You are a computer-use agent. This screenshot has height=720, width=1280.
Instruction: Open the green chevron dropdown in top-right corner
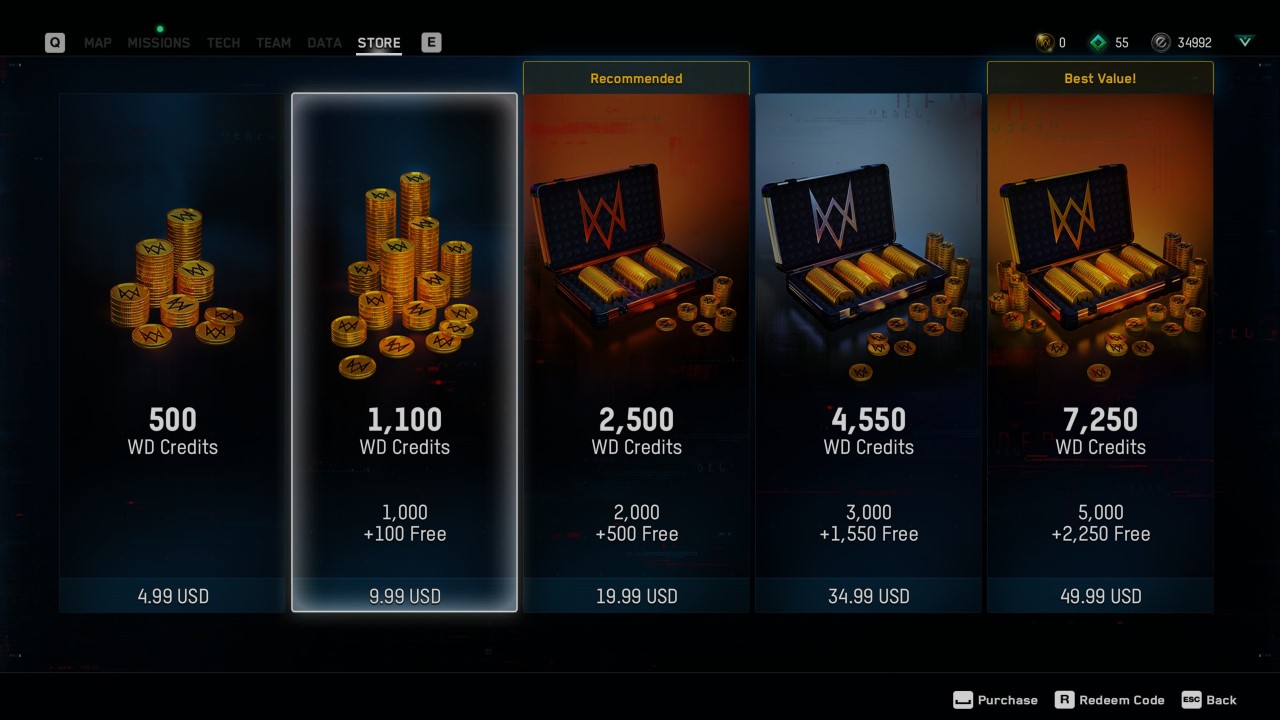pos(1244,42)
